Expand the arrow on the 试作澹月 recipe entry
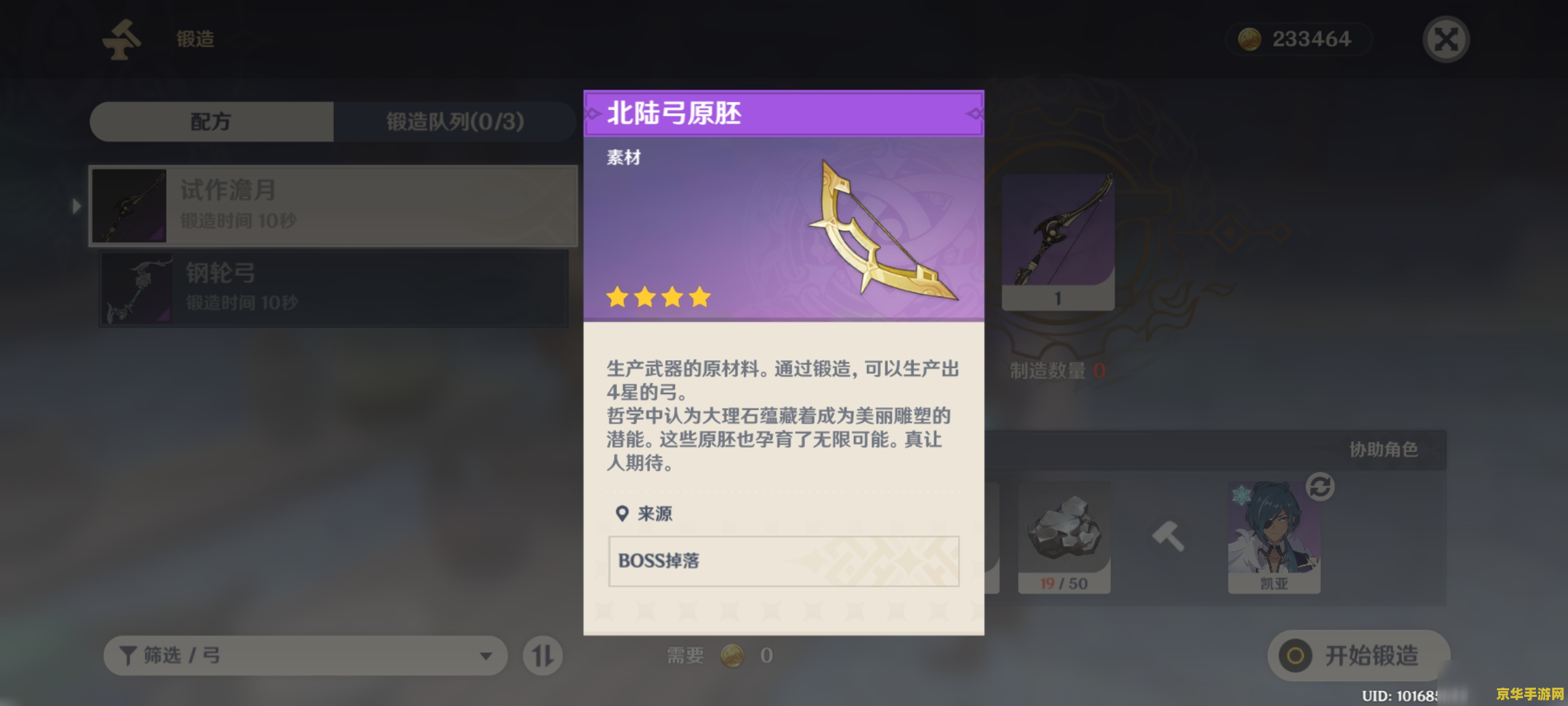The height and width of the screenshot is (706, 1568). point(78,205)
